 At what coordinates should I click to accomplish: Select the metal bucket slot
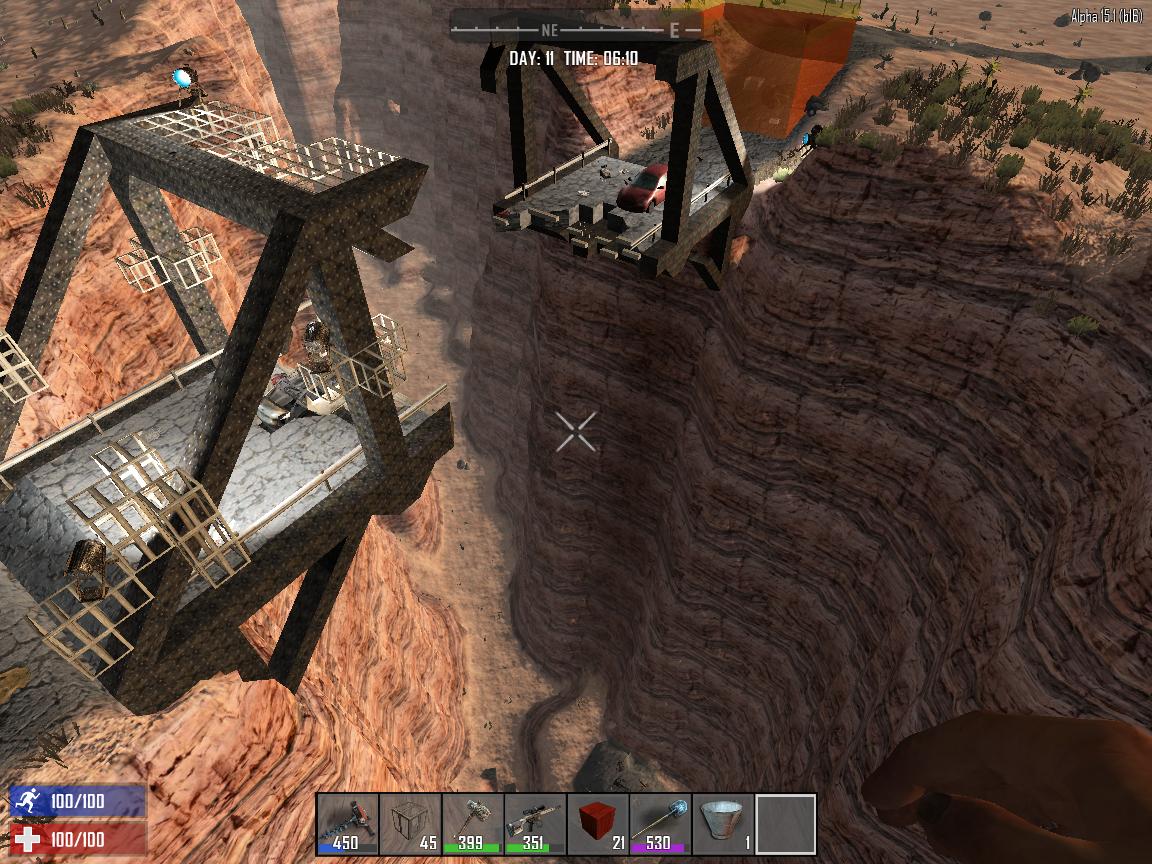click(723, 825)
